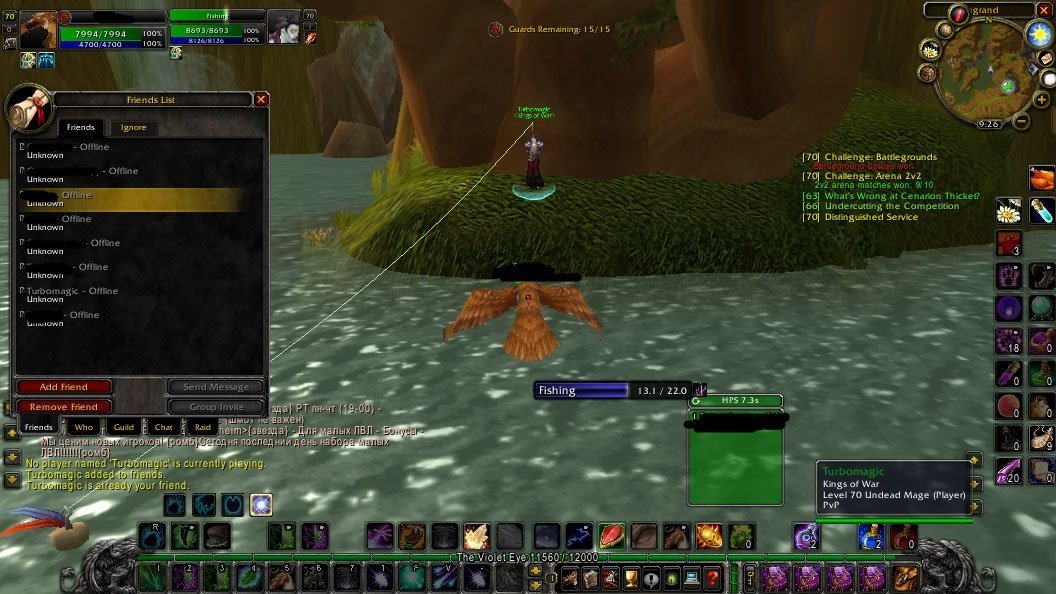The image size is (1056, 594).
Task: Zoom out the minimap with minus button
Action: pyautogui.click(x=1019, y=122)
